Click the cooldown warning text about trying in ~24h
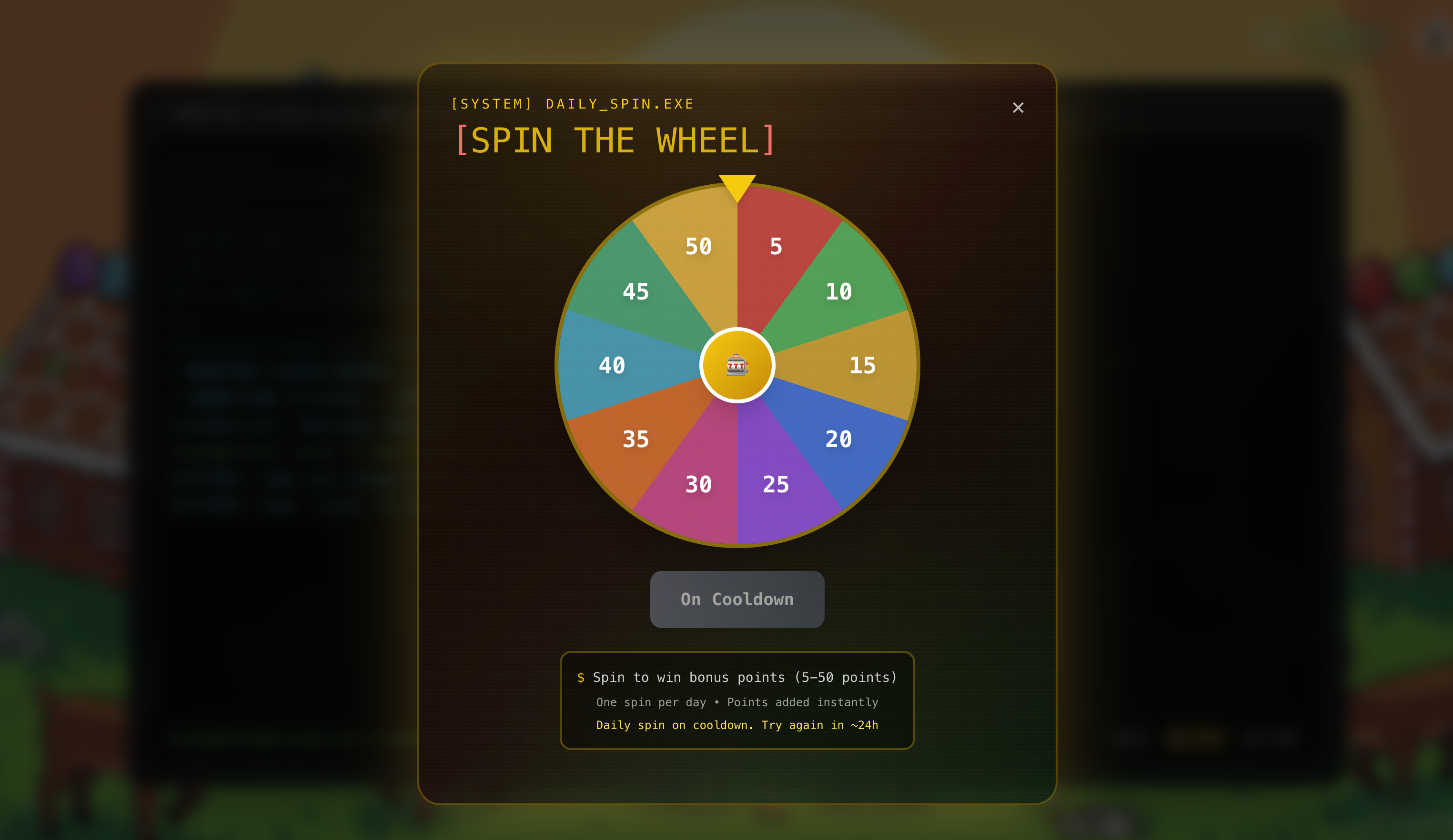The height and width of the screenshot is (840, 1453). point(737,725)
